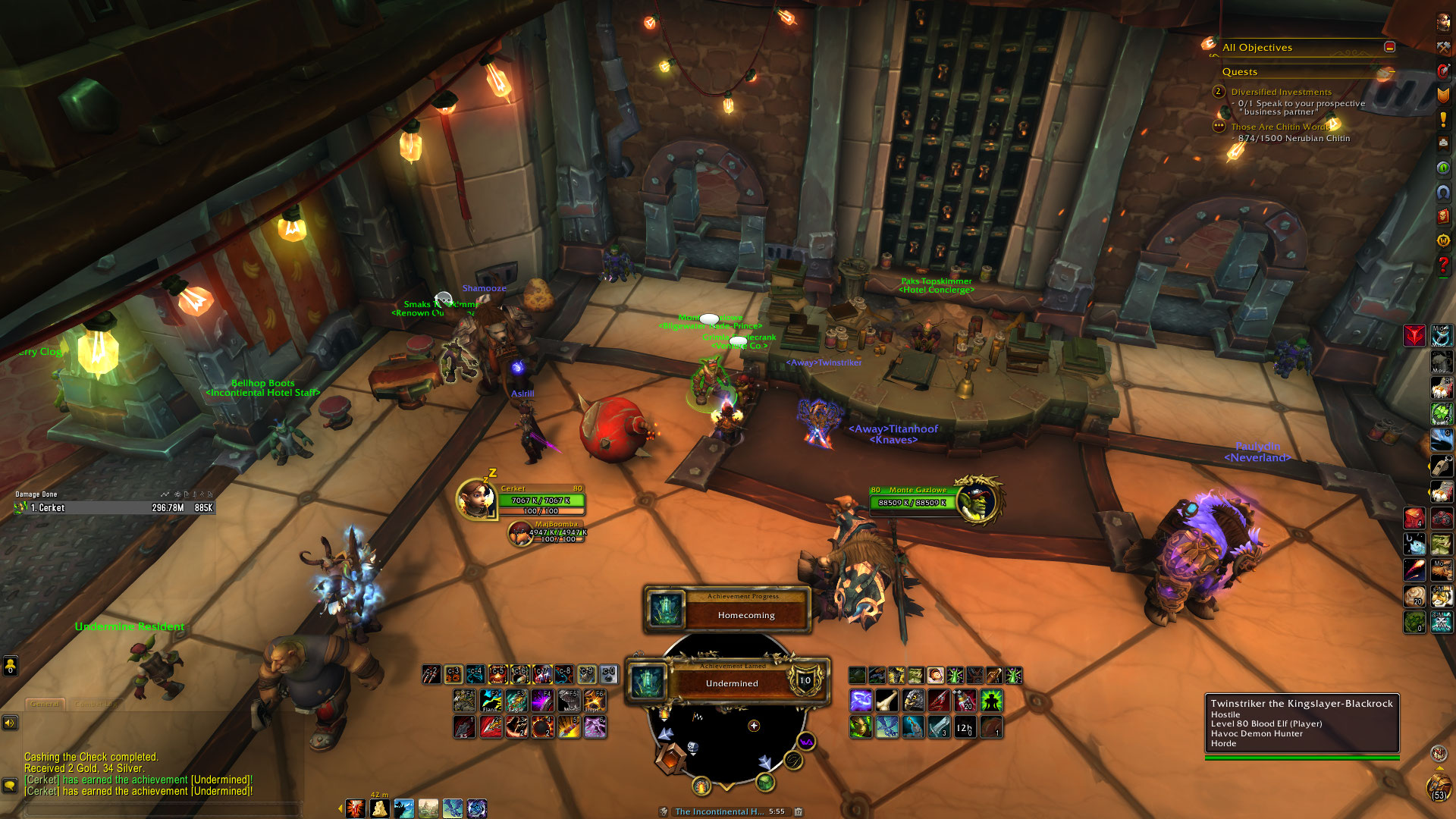Click the Cerket player portrait frame
The image size is (1456, 819).
(x=476, y=499)
